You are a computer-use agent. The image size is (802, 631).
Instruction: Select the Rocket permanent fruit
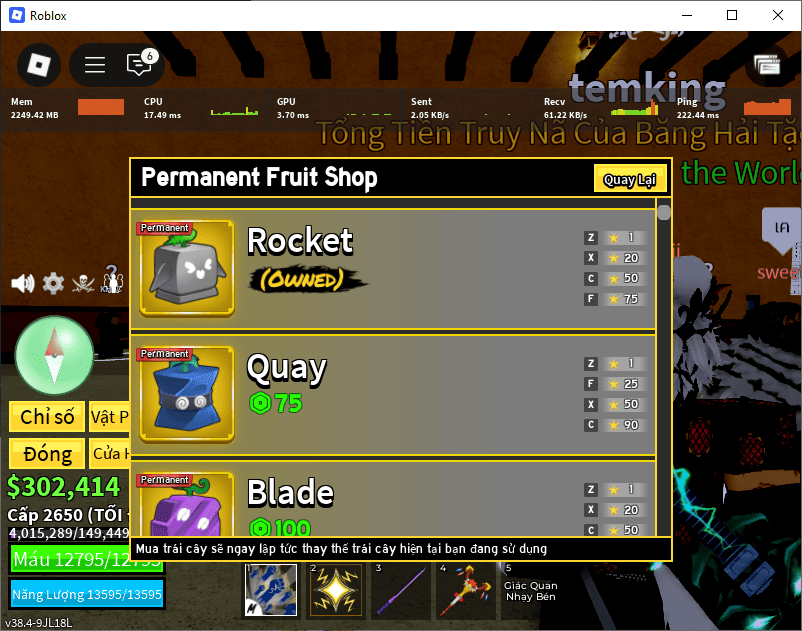click(186, 269)
